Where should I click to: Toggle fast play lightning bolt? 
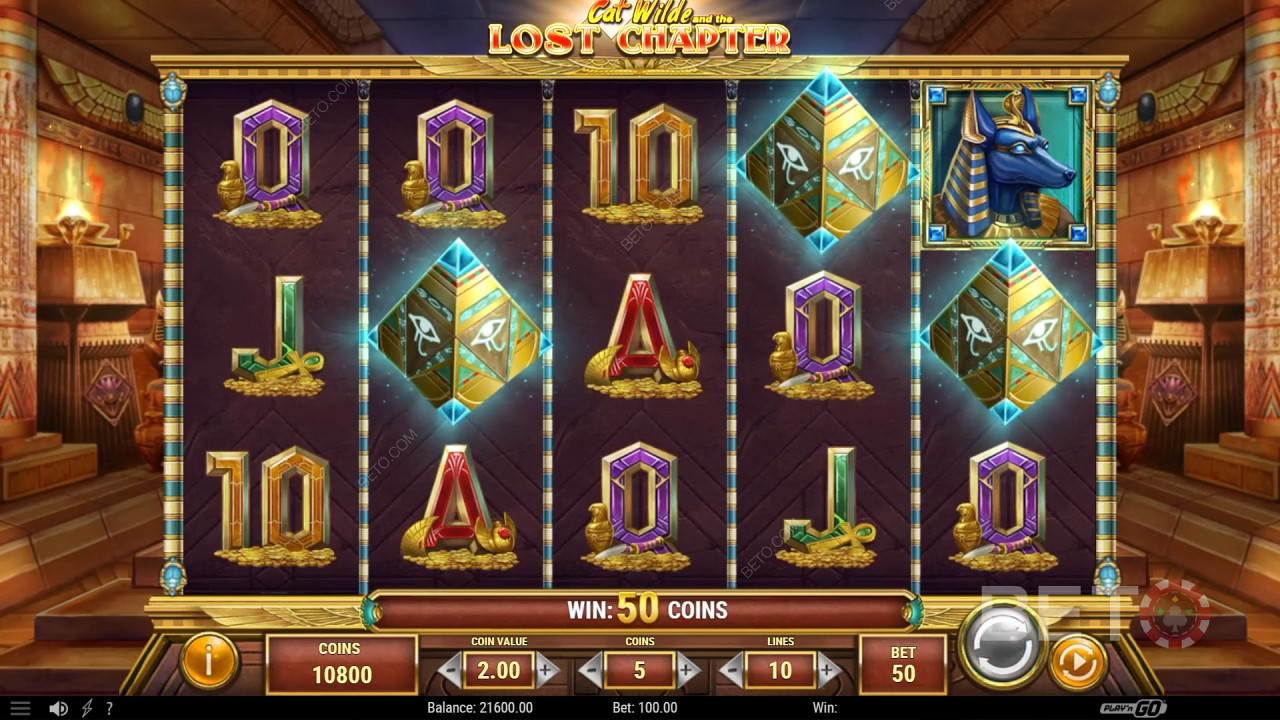coord(87,708)
